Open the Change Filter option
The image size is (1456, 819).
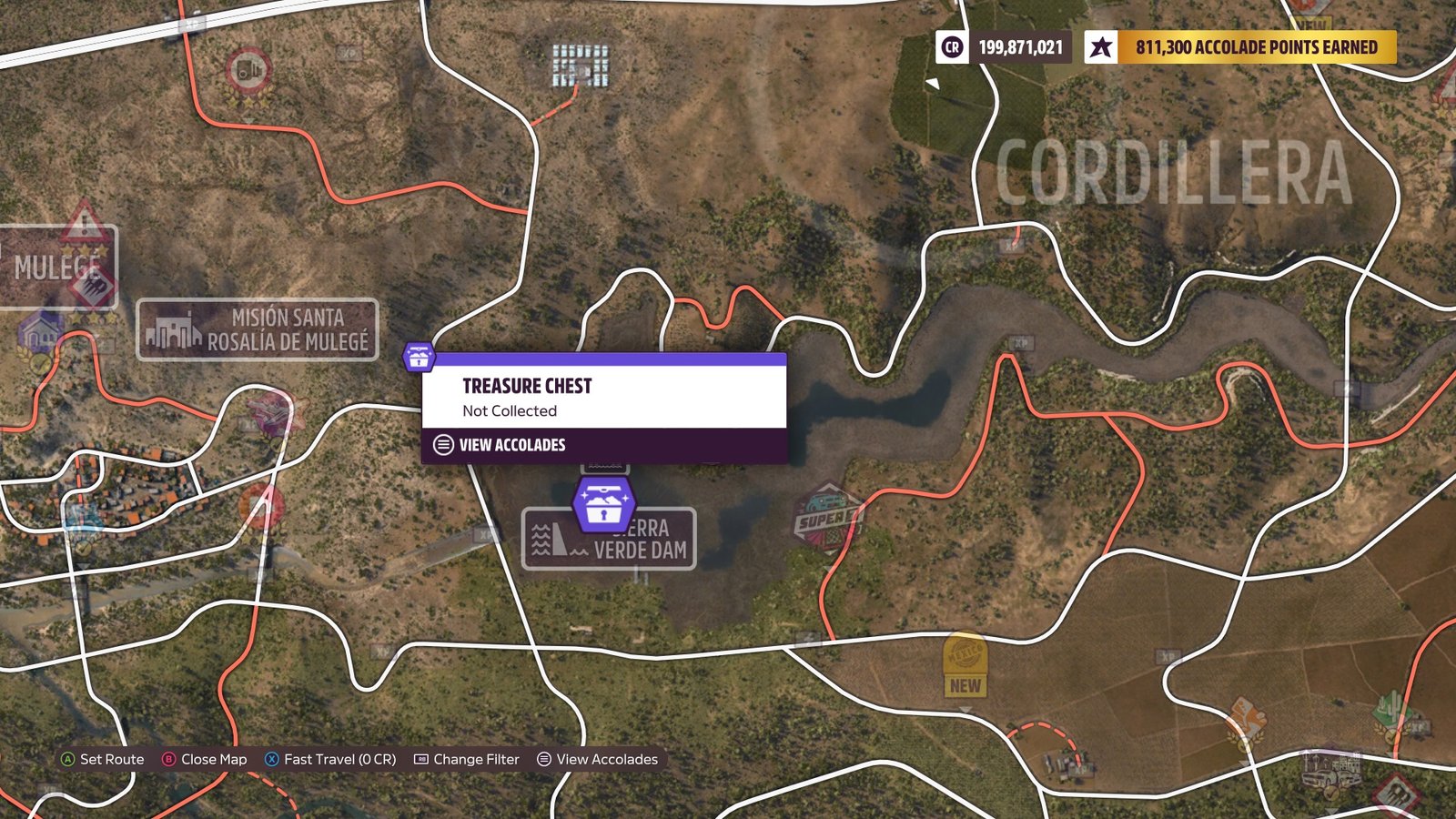point(467,759)
